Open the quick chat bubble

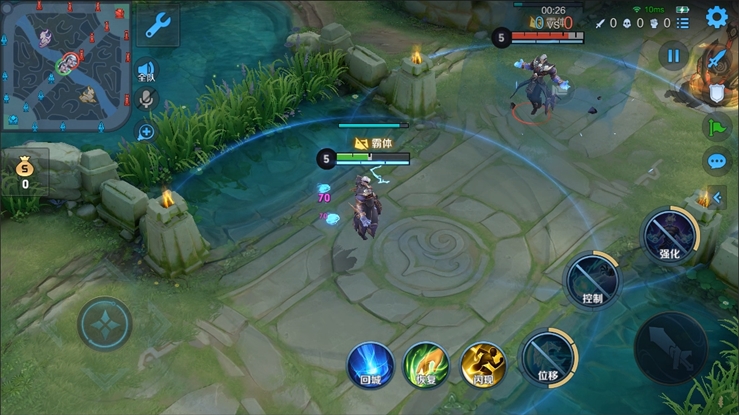click(716, 160)
